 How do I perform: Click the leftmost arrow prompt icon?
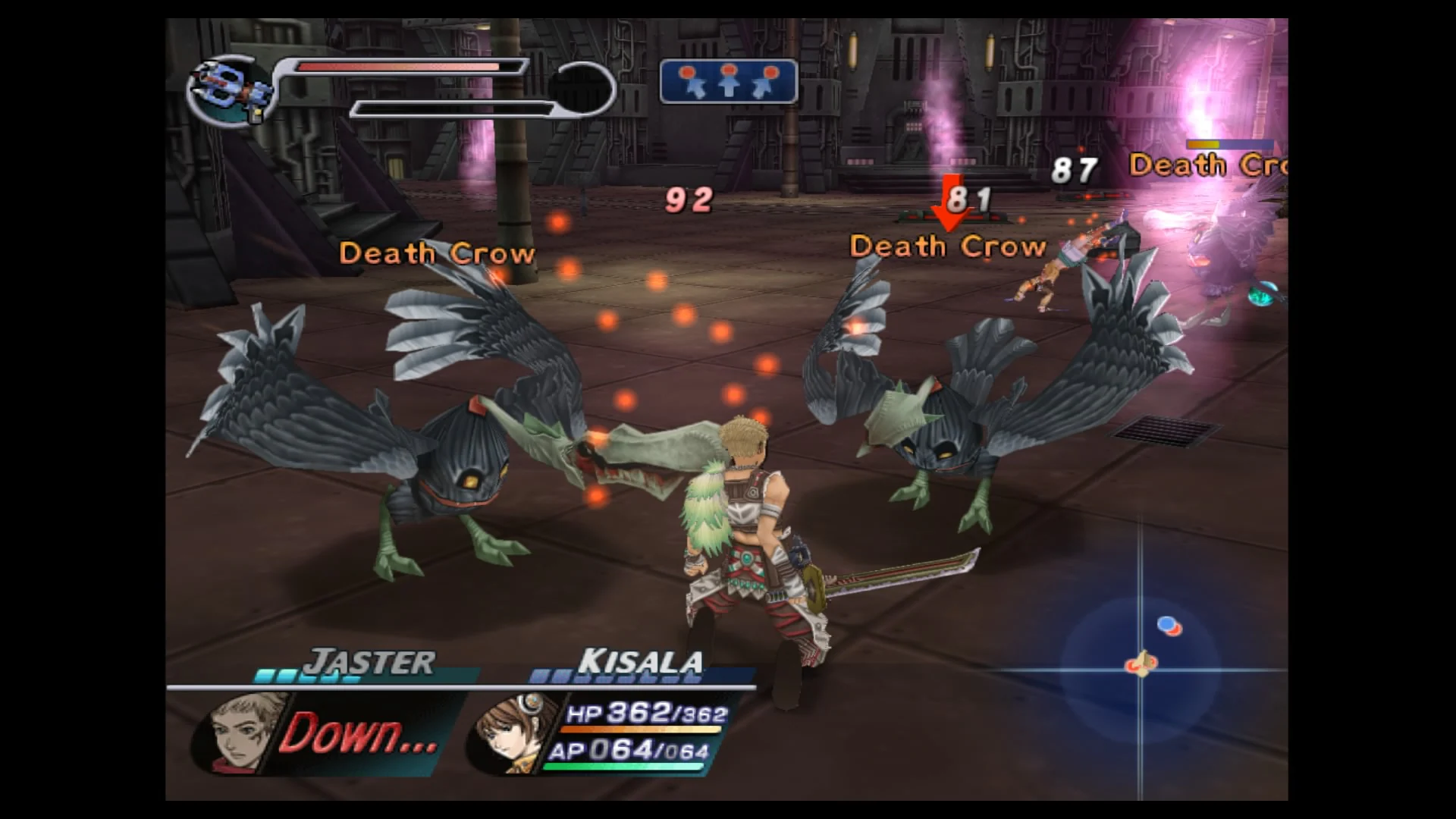[x=692, y=80]
